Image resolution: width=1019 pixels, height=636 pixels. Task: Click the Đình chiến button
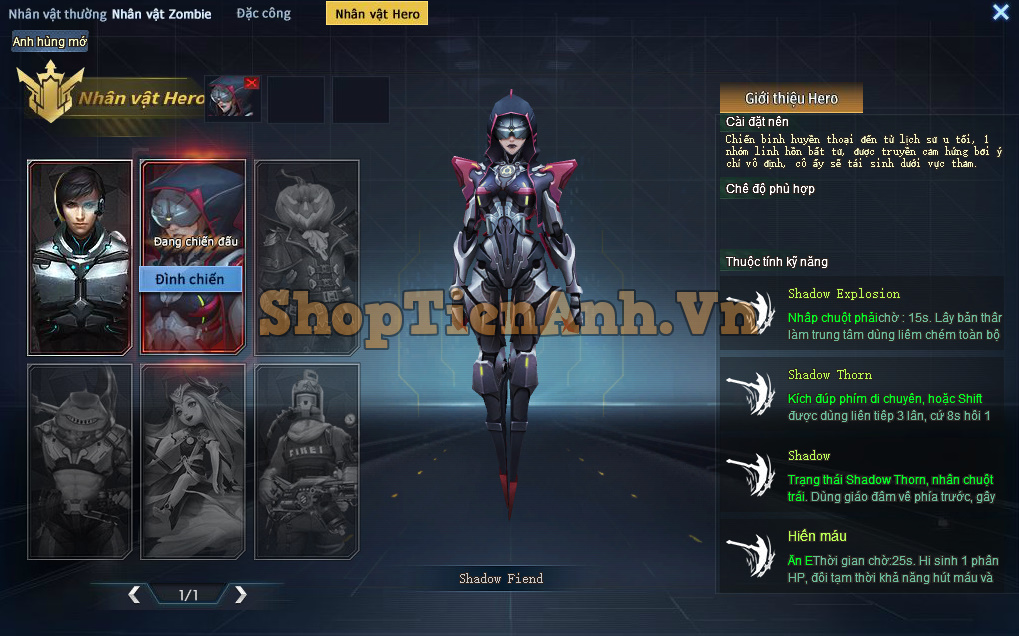click(190, 279)
